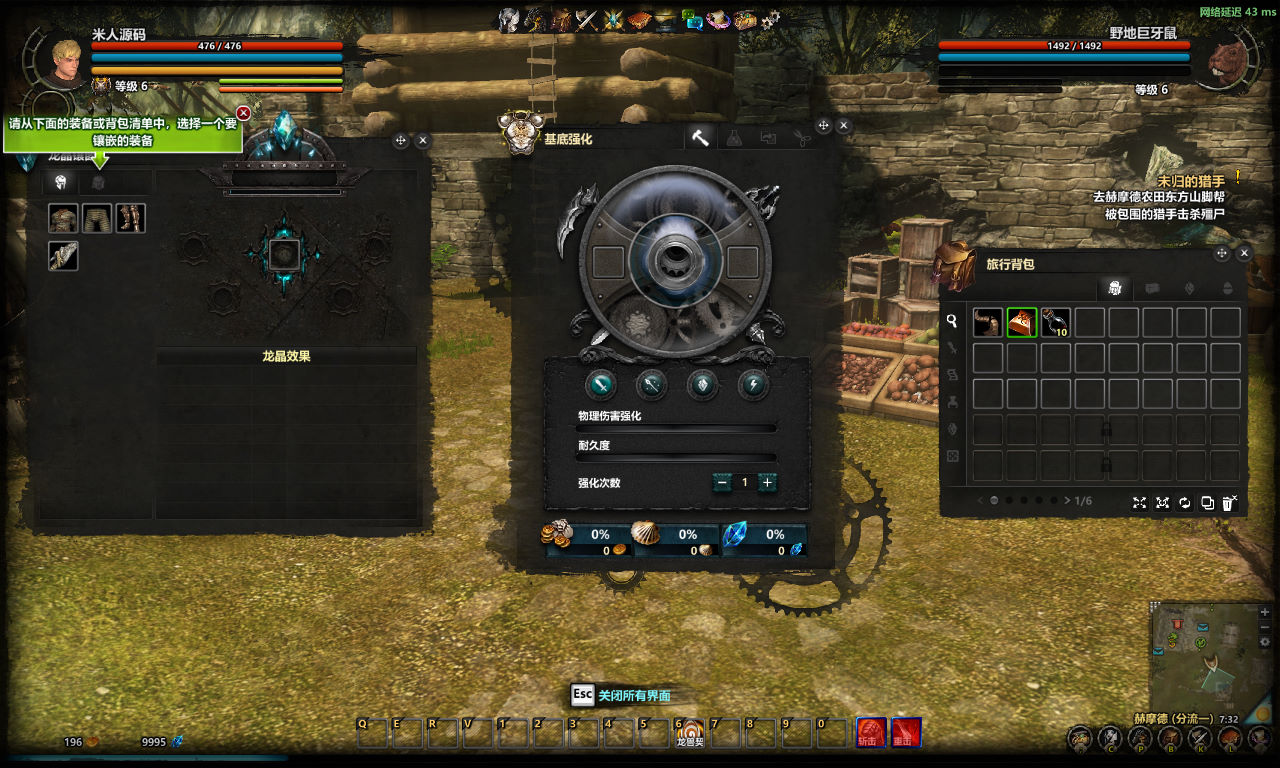Go to the next backpack page arrow
Viewport: 1280px width, 768px height.
[1067, 500]
